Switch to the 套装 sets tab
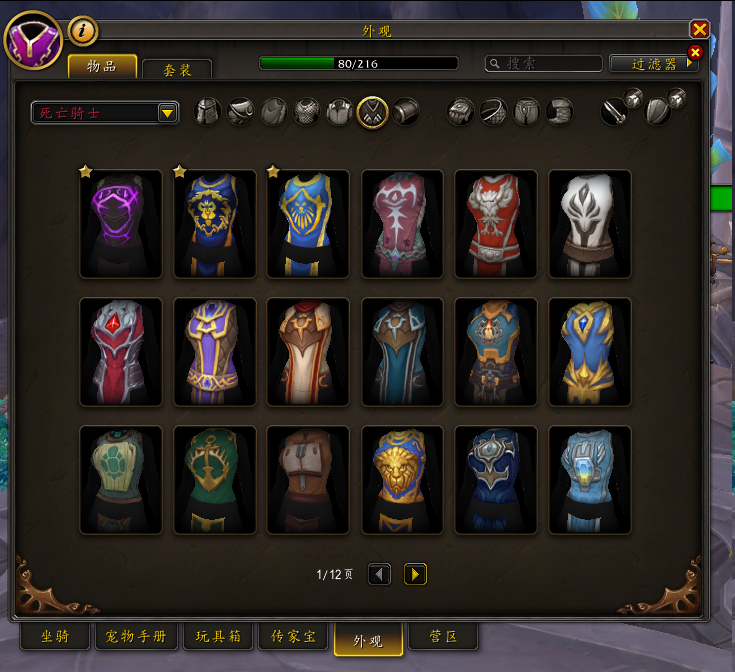 (x=177, y=69)
